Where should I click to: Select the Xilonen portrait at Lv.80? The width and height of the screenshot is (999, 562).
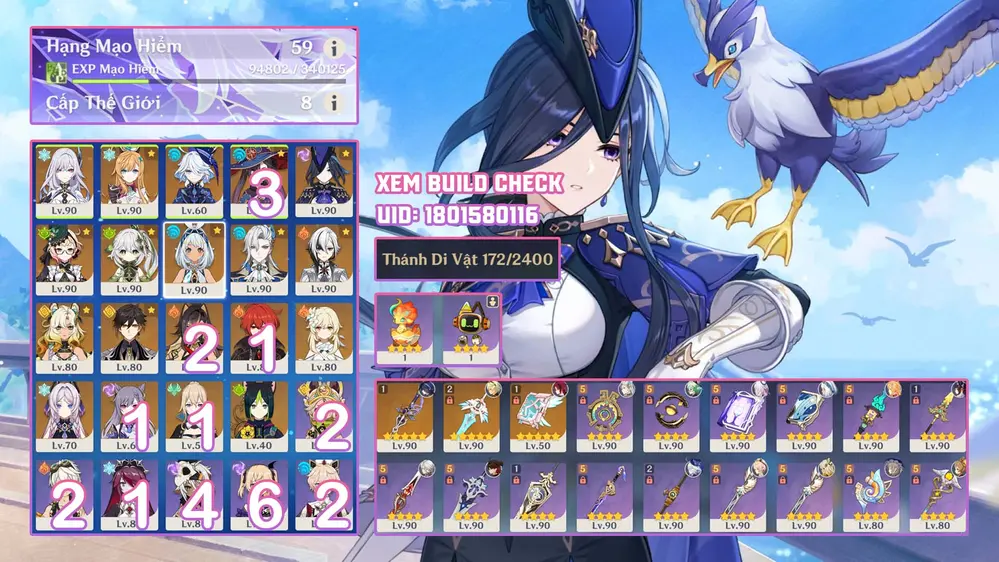63,337
